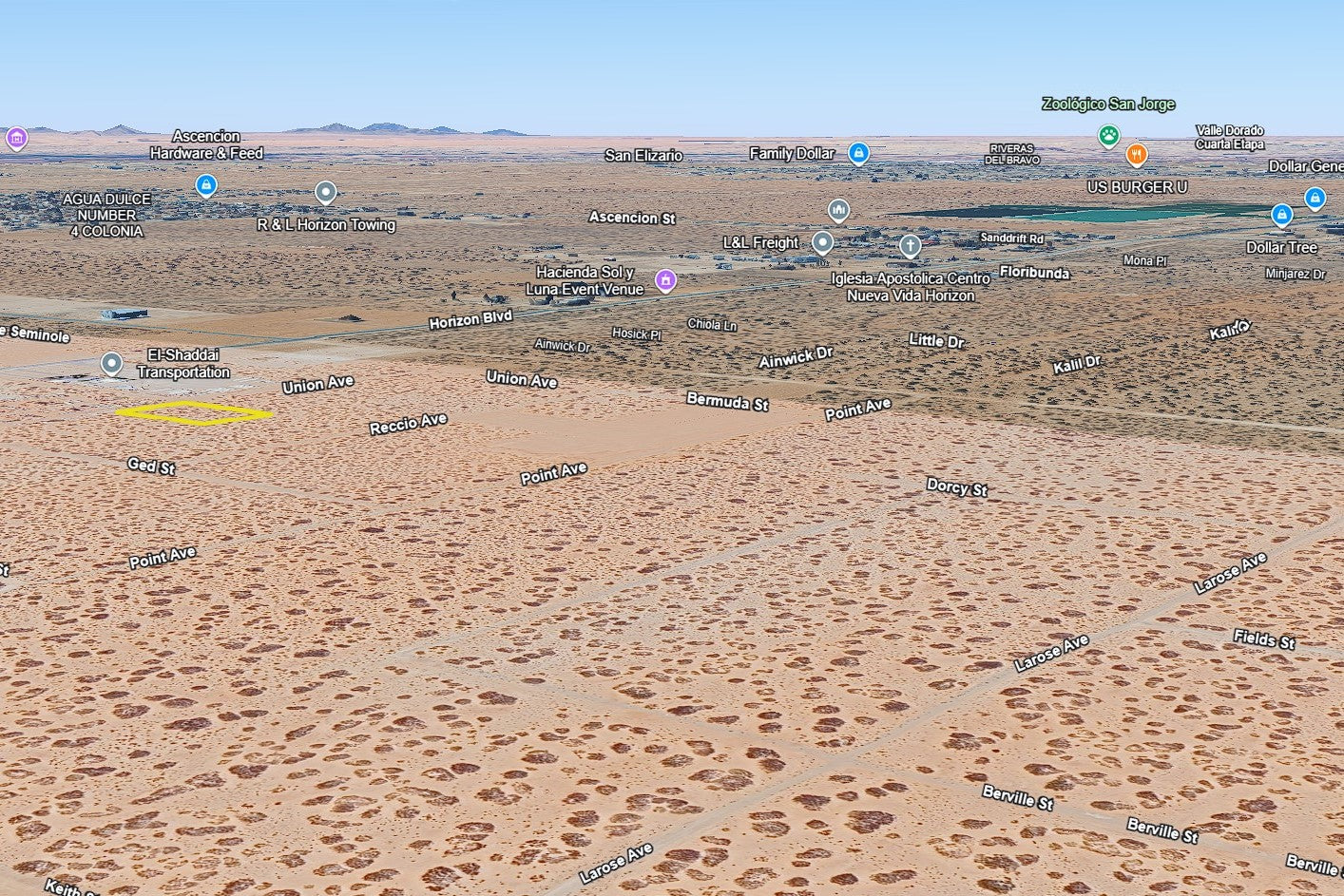Select the Dollar Tree shopping pin
This screenshot has height=896, width=1344.
[1281, 215]
